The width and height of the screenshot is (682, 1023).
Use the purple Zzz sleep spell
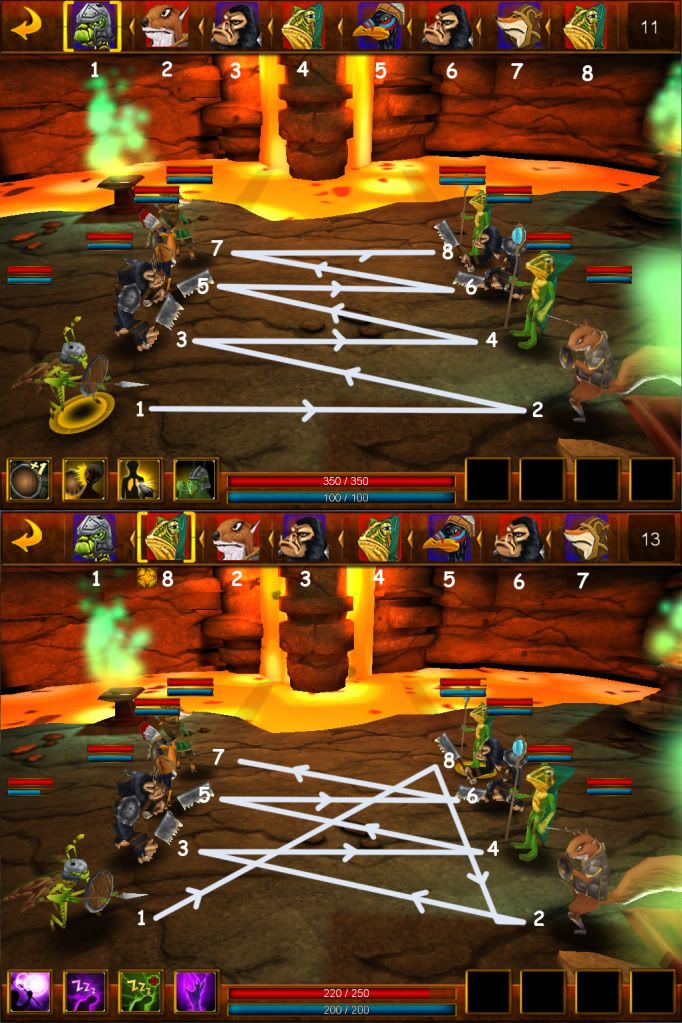click(x=82, y=990)
